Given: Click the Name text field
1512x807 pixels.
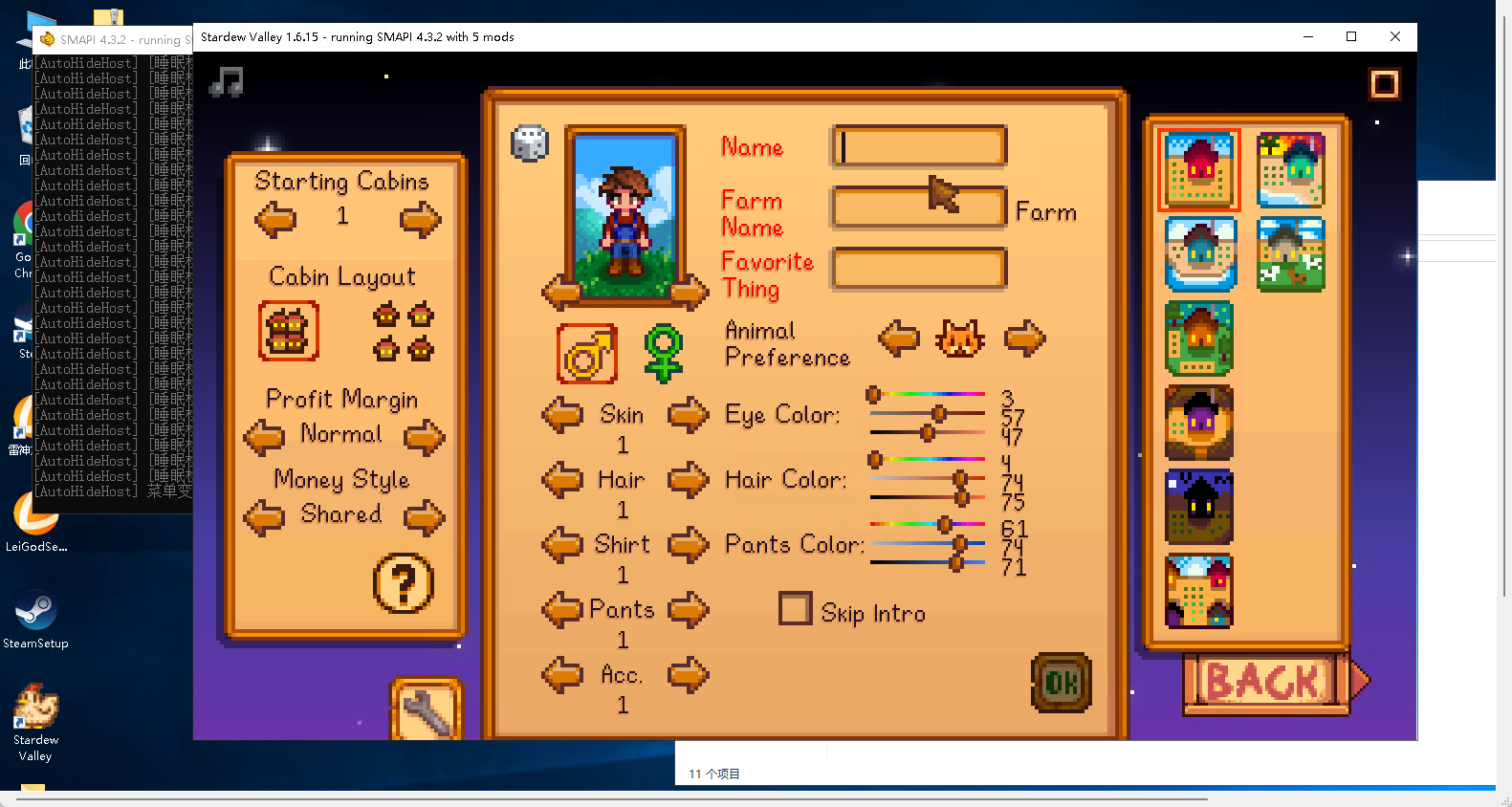Looking at the screenshot, I should [x=919, y=147].
